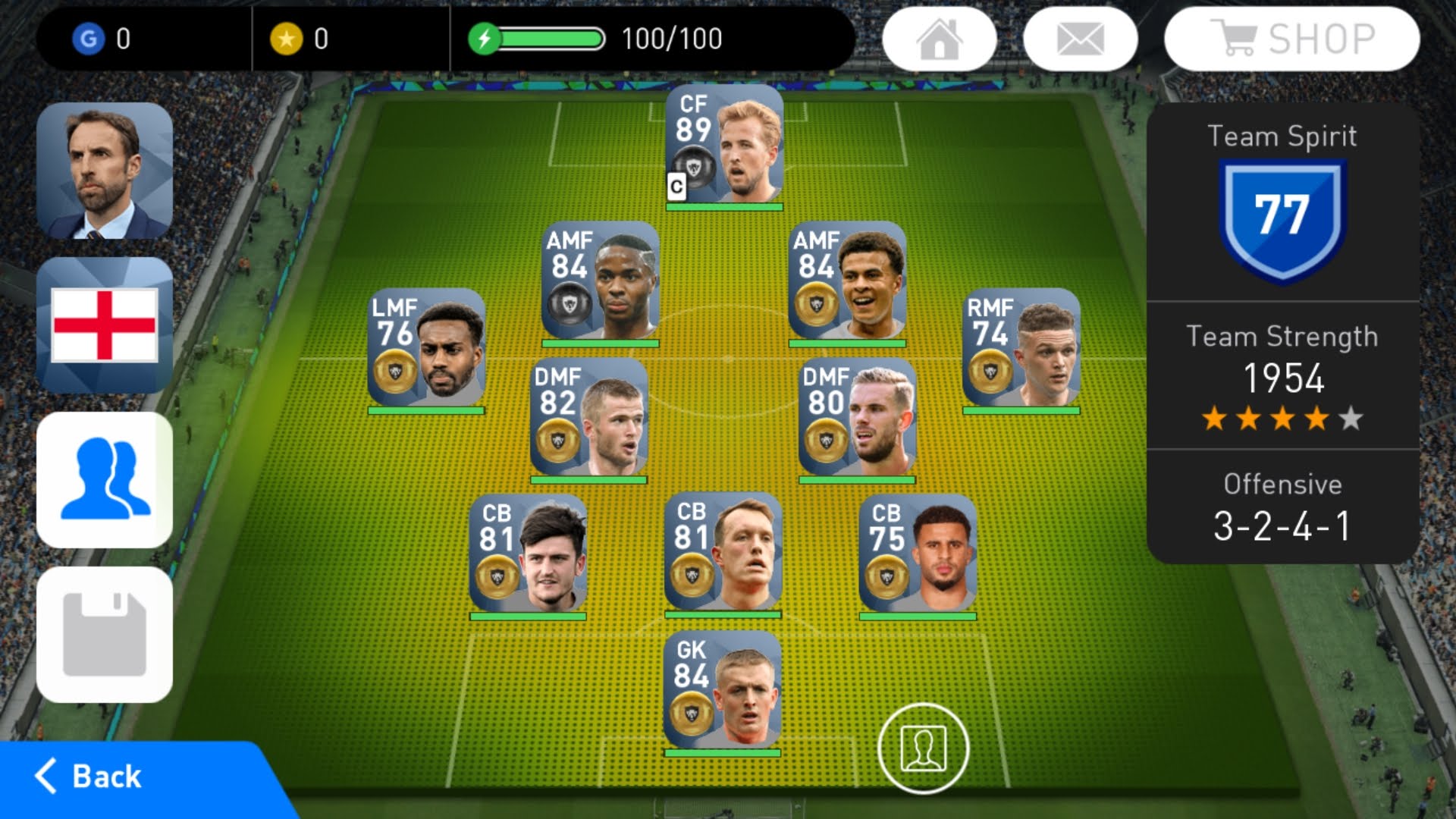Save the squad with the floppy disk icon
Viewport: 1456px width, 819px height.
(105, 635)
